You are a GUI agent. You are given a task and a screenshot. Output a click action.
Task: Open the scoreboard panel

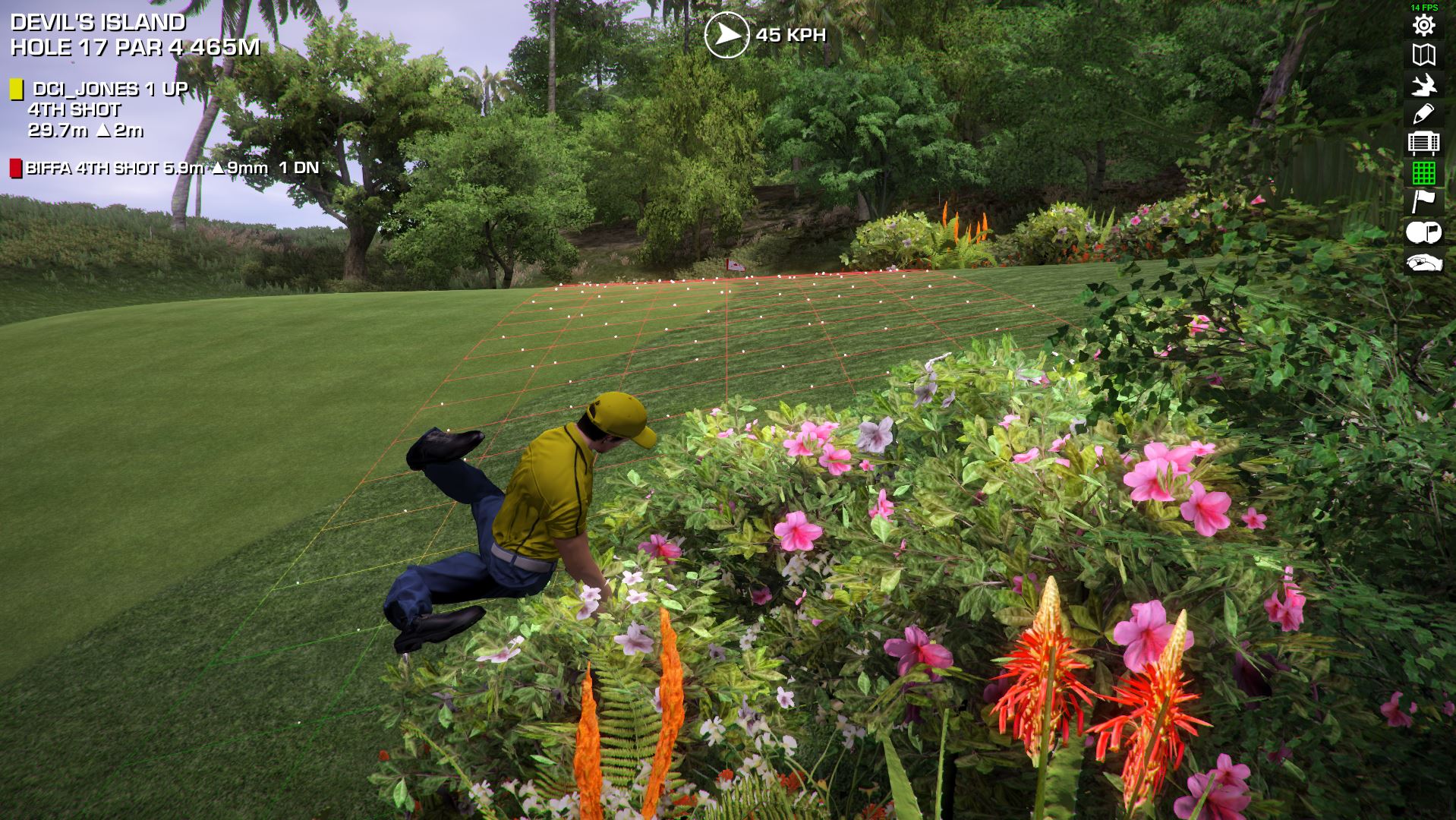pyautogui.click(x=1423, y=143)
